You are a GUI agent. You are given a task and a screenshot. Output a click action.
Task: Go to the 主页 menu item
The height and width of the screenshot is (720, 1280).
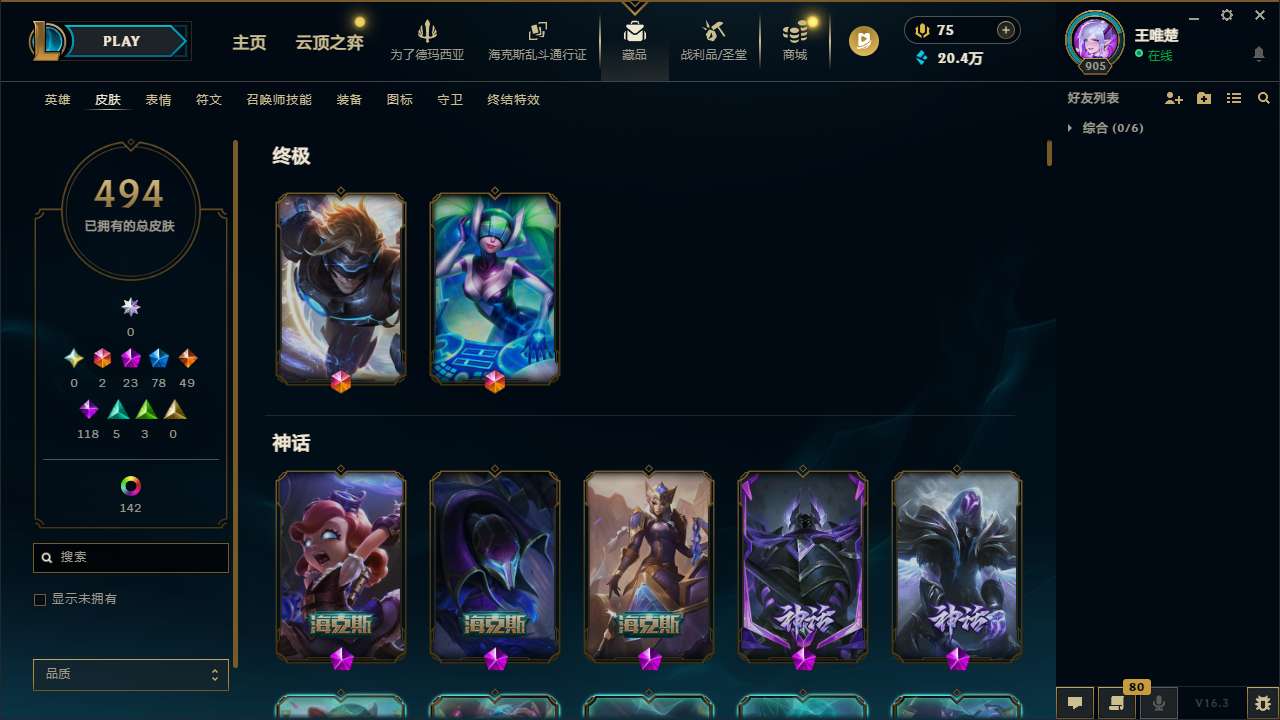click(248, 43)
